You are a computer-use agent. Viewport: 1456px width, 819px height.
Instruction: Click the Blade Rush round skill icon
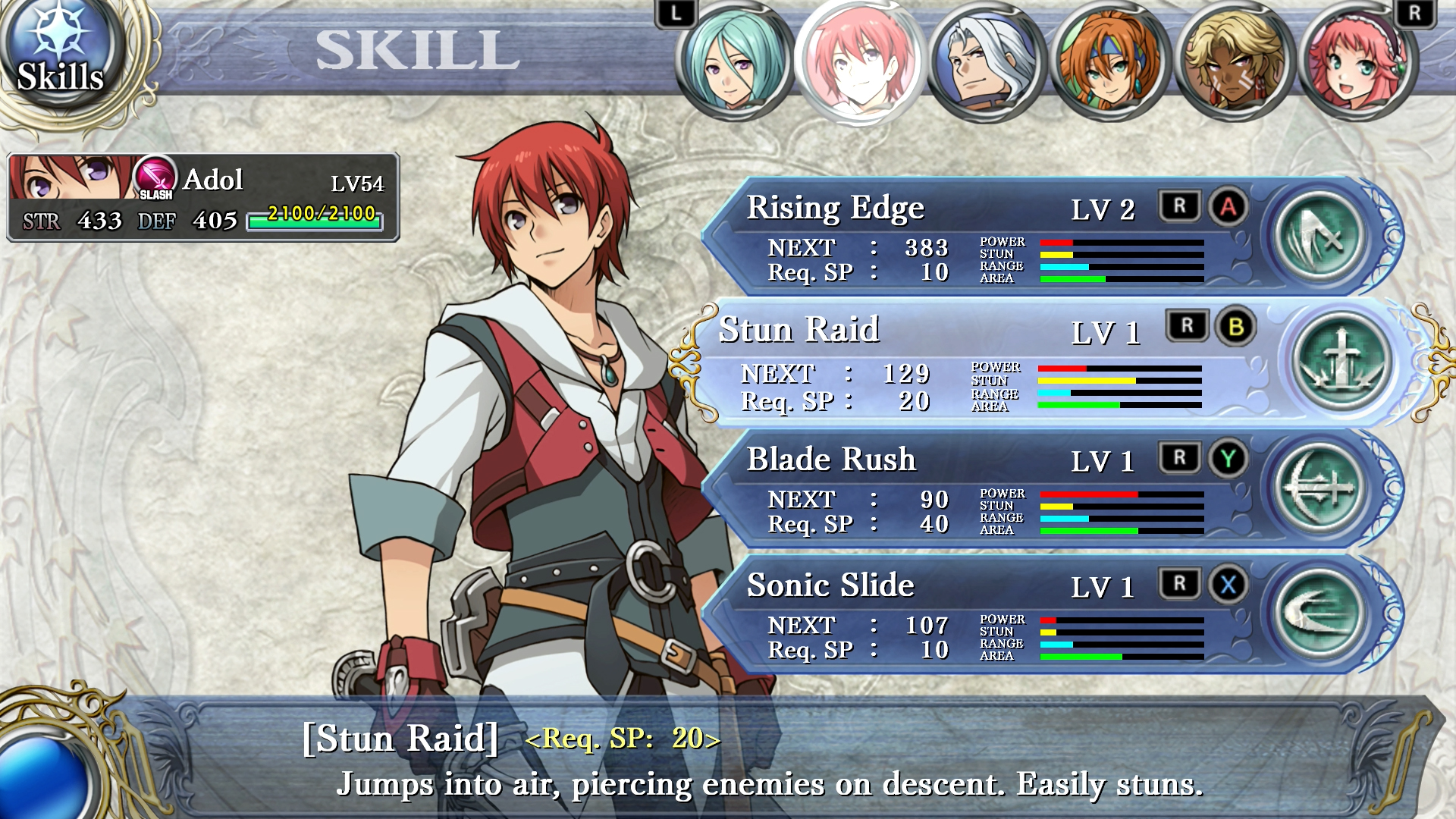click(1319, 488)
